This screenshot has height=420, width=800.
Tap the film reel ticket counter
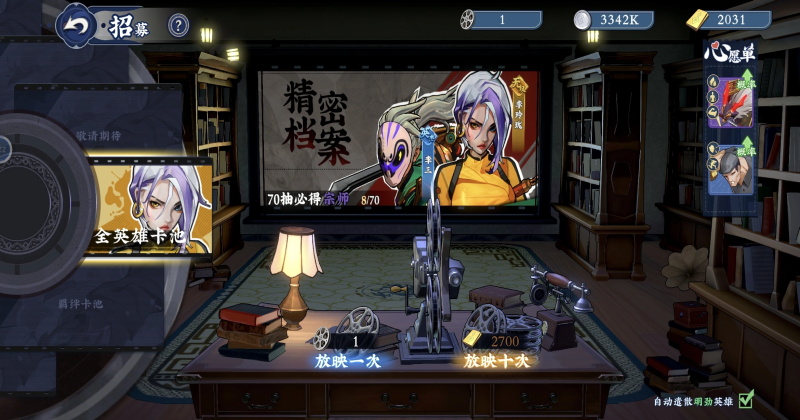pyautogui.click(x=502, y=19)
